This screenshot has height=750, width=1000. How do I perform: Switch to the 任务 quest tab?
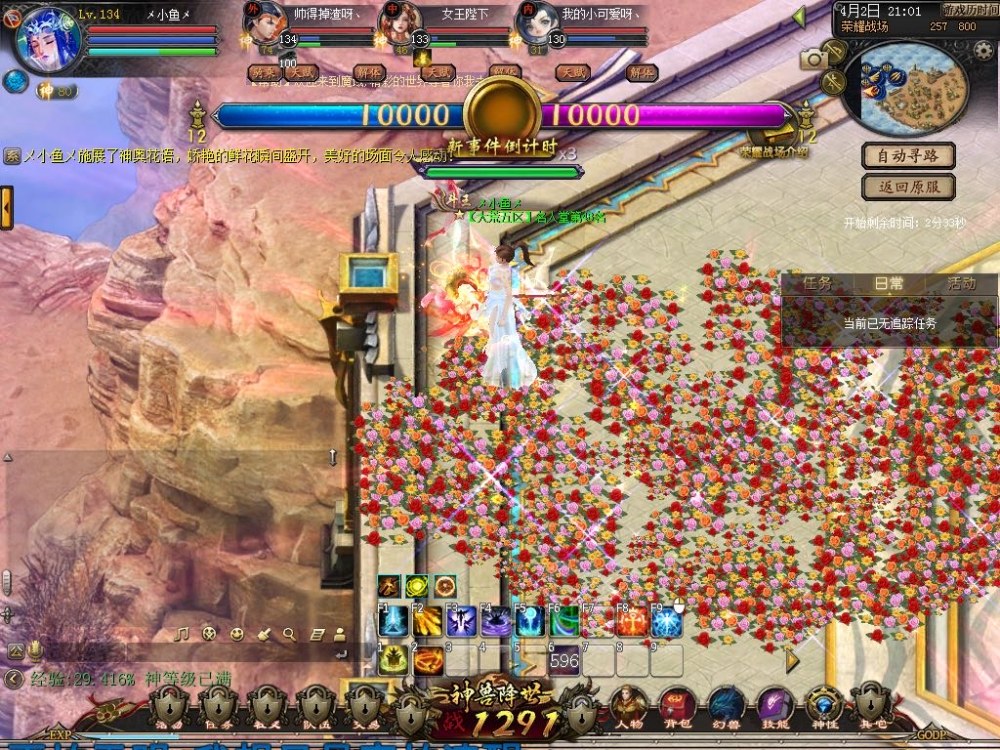(x=818, y=284)
